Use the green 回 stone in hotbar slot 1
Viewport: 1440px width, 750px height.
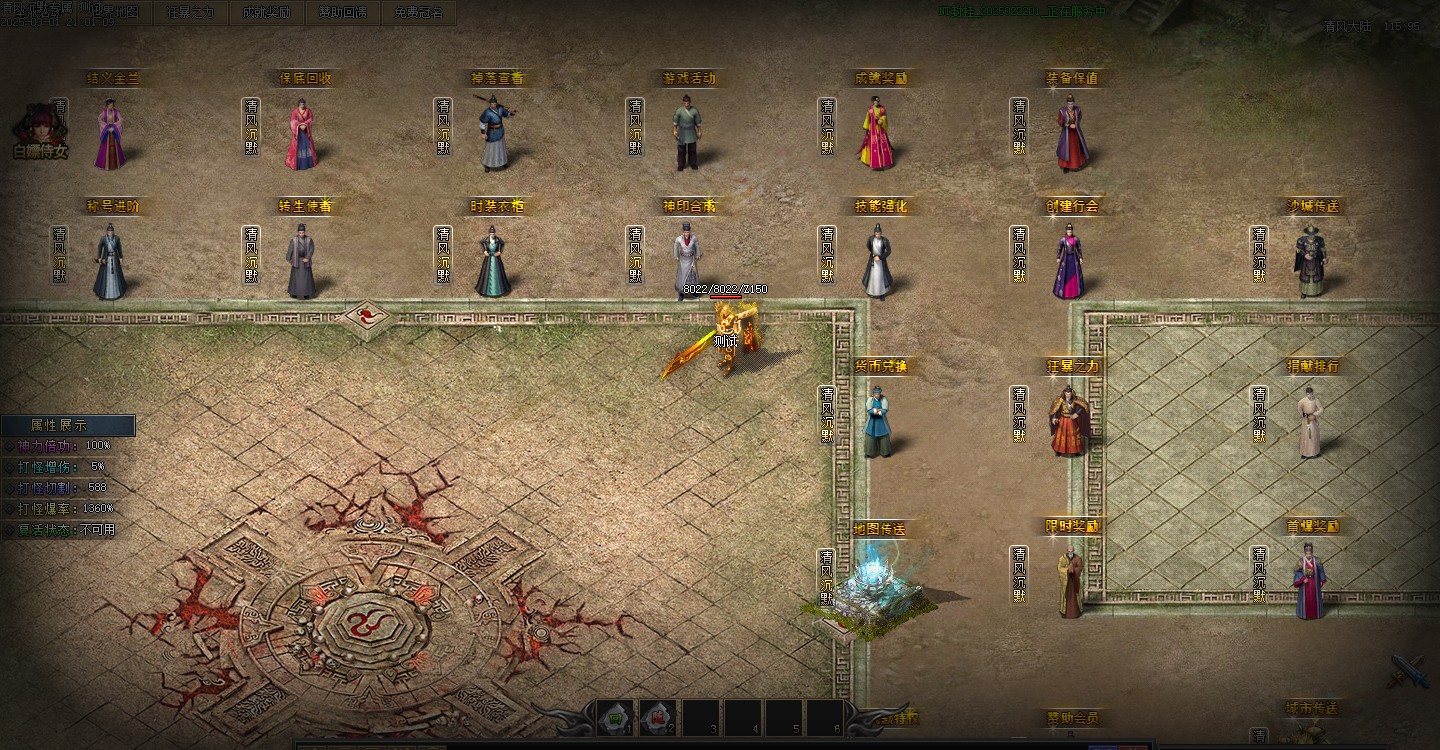[616, 718]
